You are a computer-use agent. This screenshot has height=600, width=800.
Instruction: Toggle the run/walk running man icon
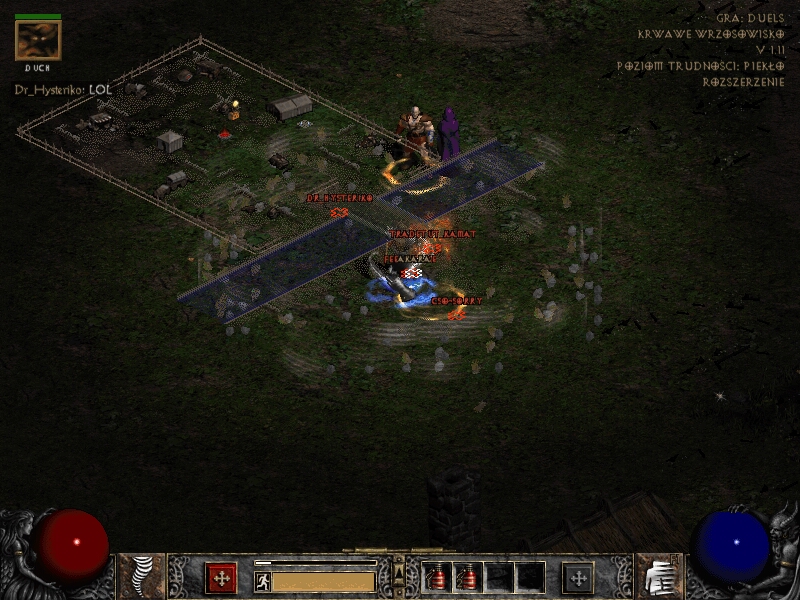pos(263,581)
